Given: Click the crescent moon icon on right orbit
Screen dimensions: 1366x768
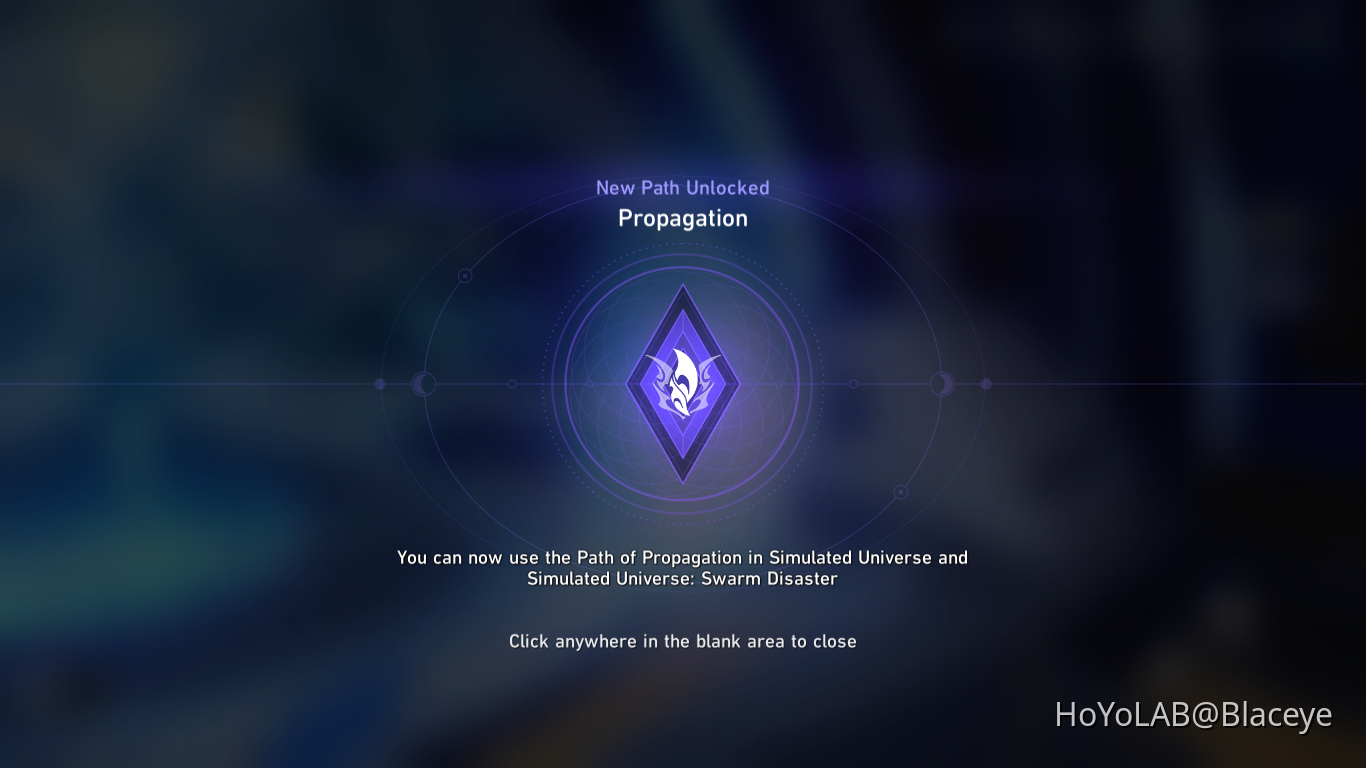Looking at the screenshot, I should point(941,383).
